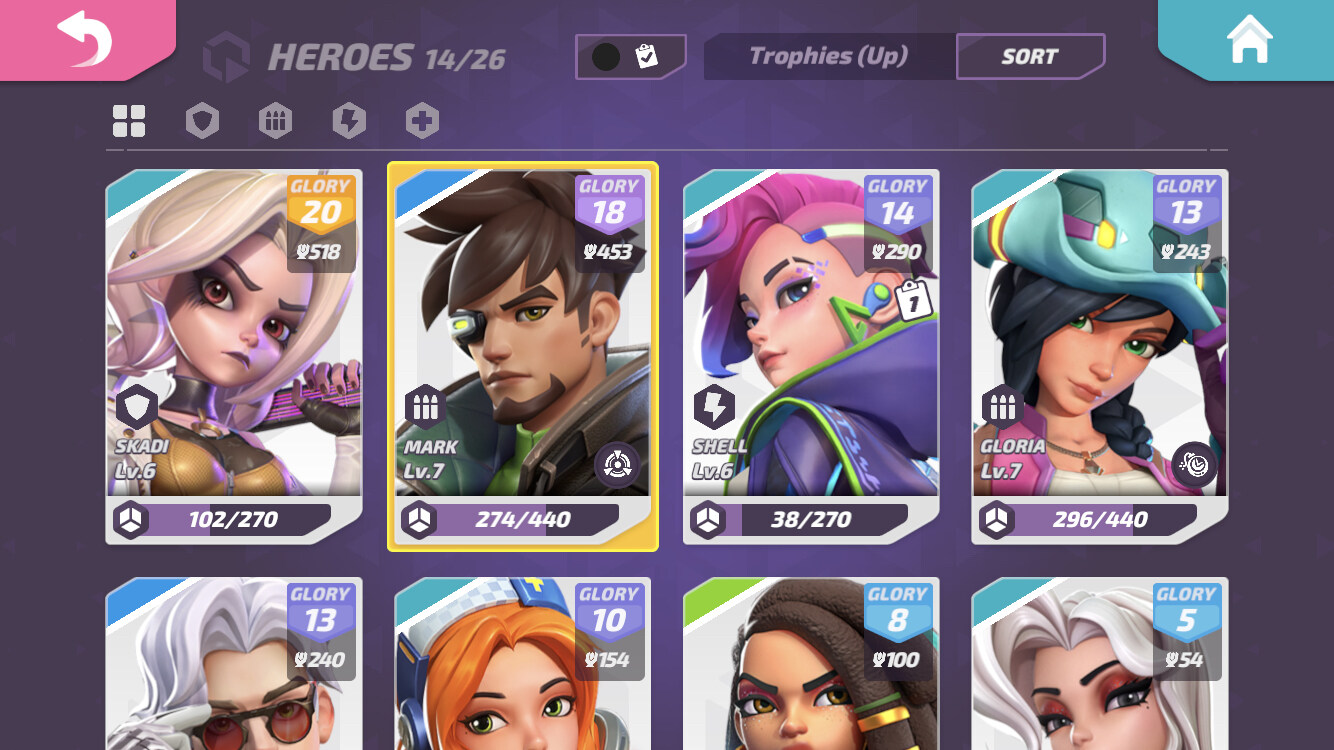
Task: Select Shell's hero card
Action: coord(810,350)
